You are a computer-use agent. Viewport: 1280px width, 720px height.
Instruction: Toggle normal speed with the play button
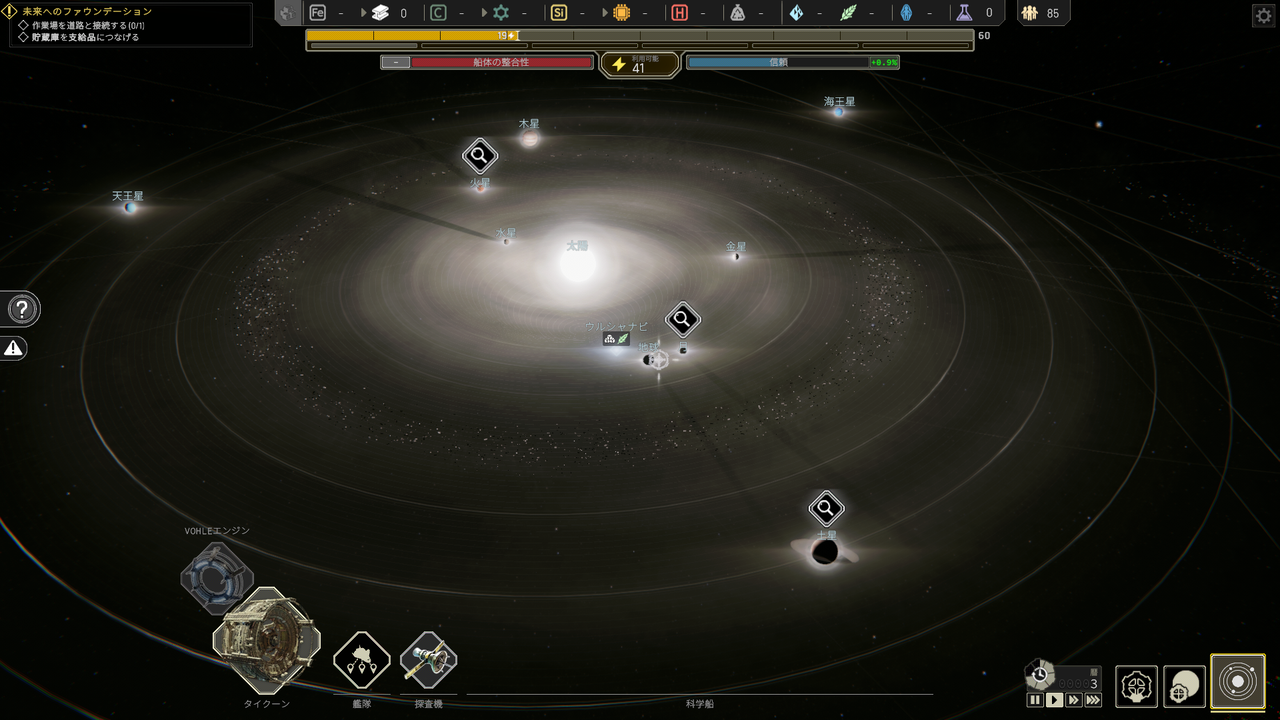(1053, 701)
